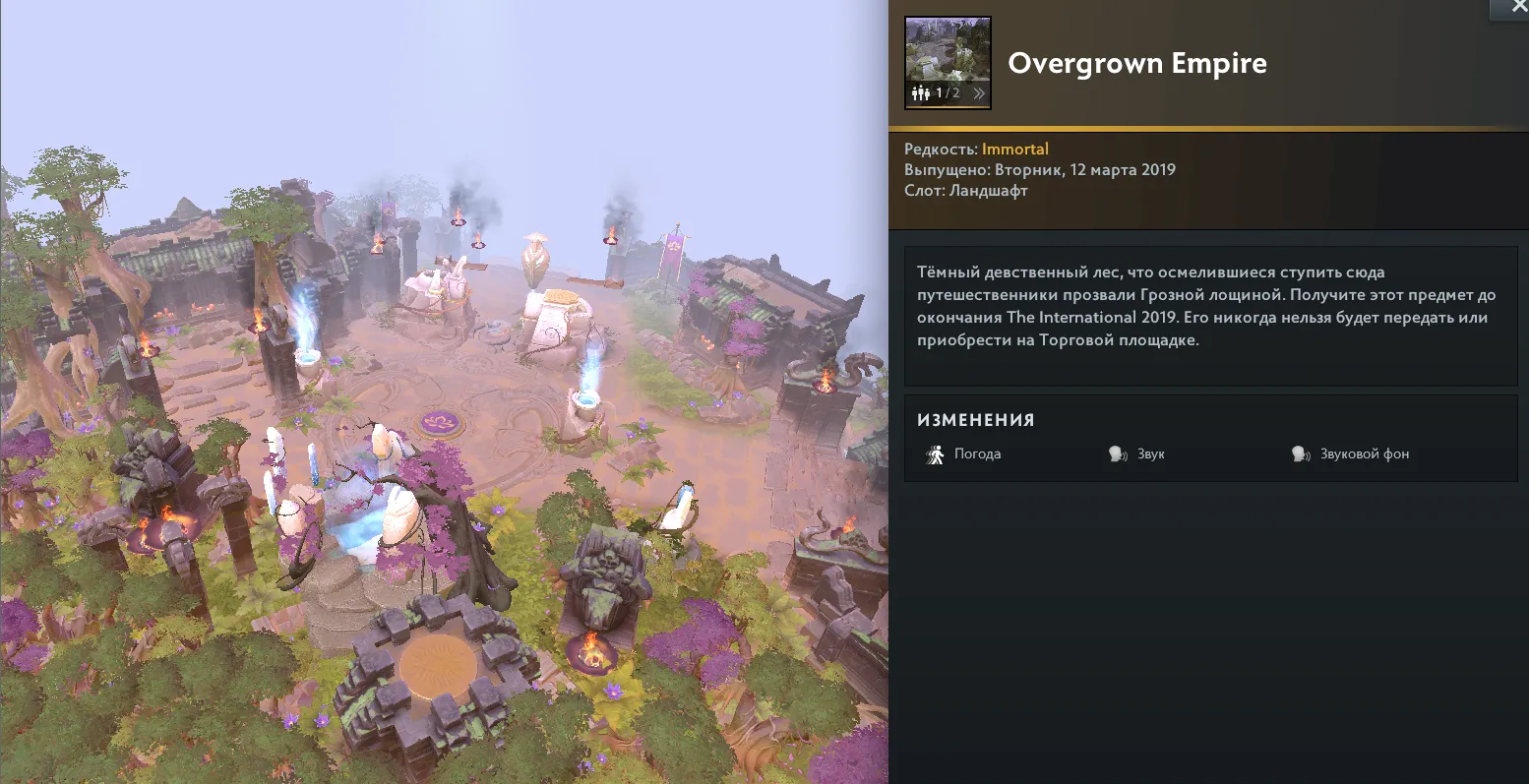Pick the Звуковой фон ambient sound entry
This screenshot has height=784, width=1529.
tap(1352, 454)
